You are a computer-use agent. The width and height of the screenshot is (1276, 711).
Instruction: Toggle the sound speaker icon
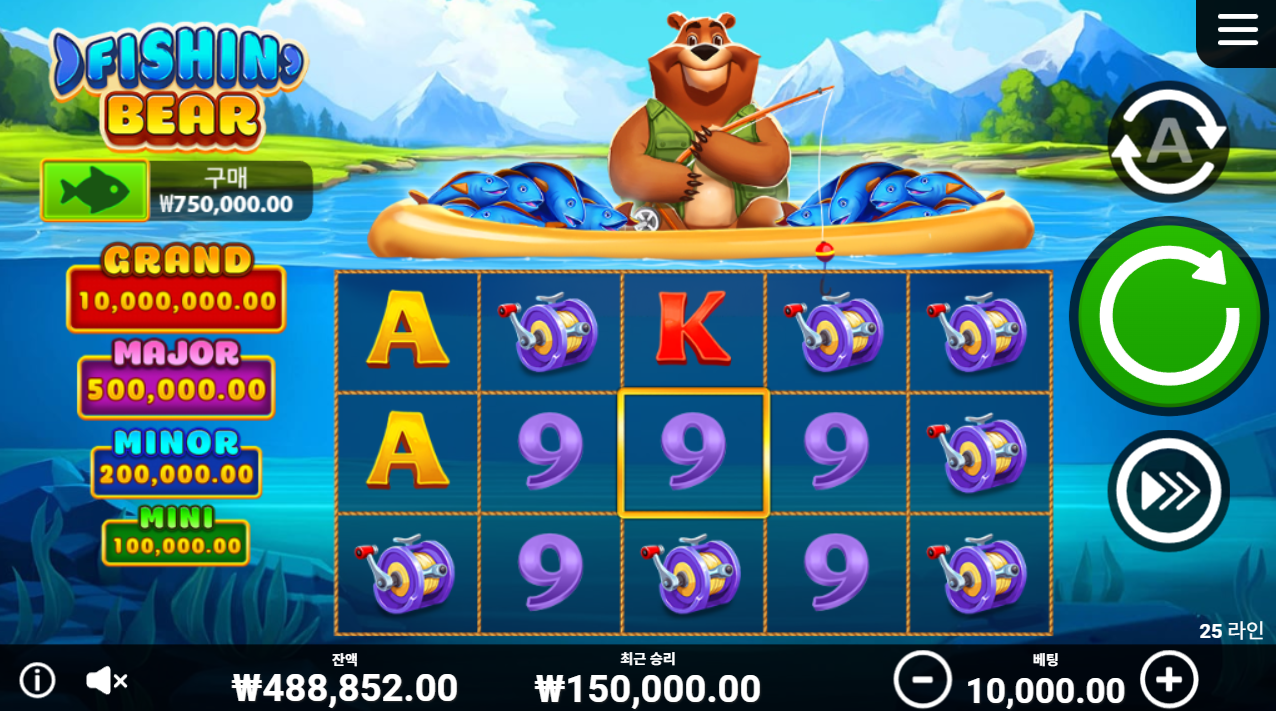pyautogui.click(x=105, y=681)
